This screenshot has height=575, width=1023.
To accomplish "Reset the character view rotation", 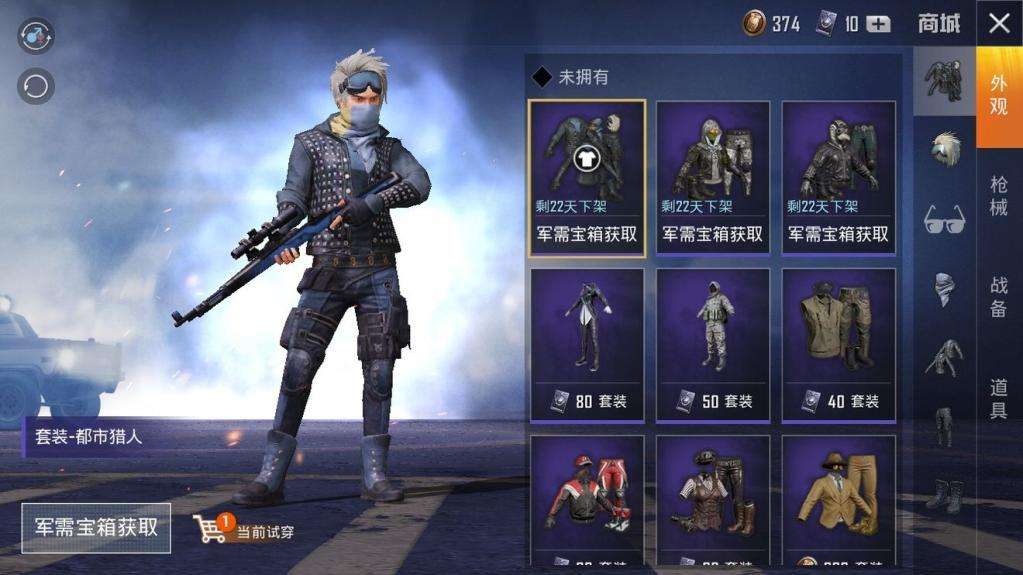I will pyautogui.click(x=36, y=86).
